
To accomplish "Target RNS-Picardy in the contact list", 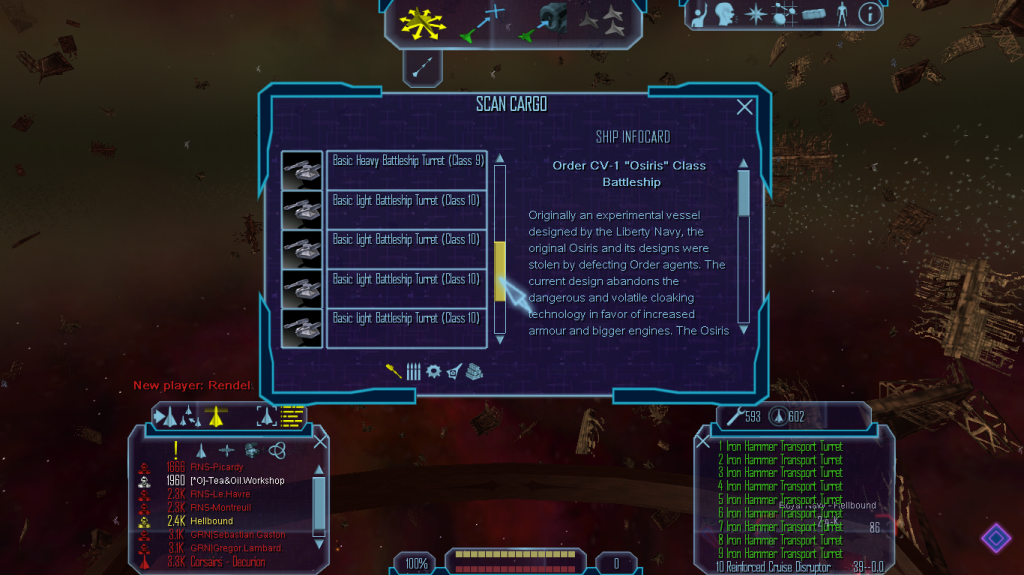I will [217, 467].
